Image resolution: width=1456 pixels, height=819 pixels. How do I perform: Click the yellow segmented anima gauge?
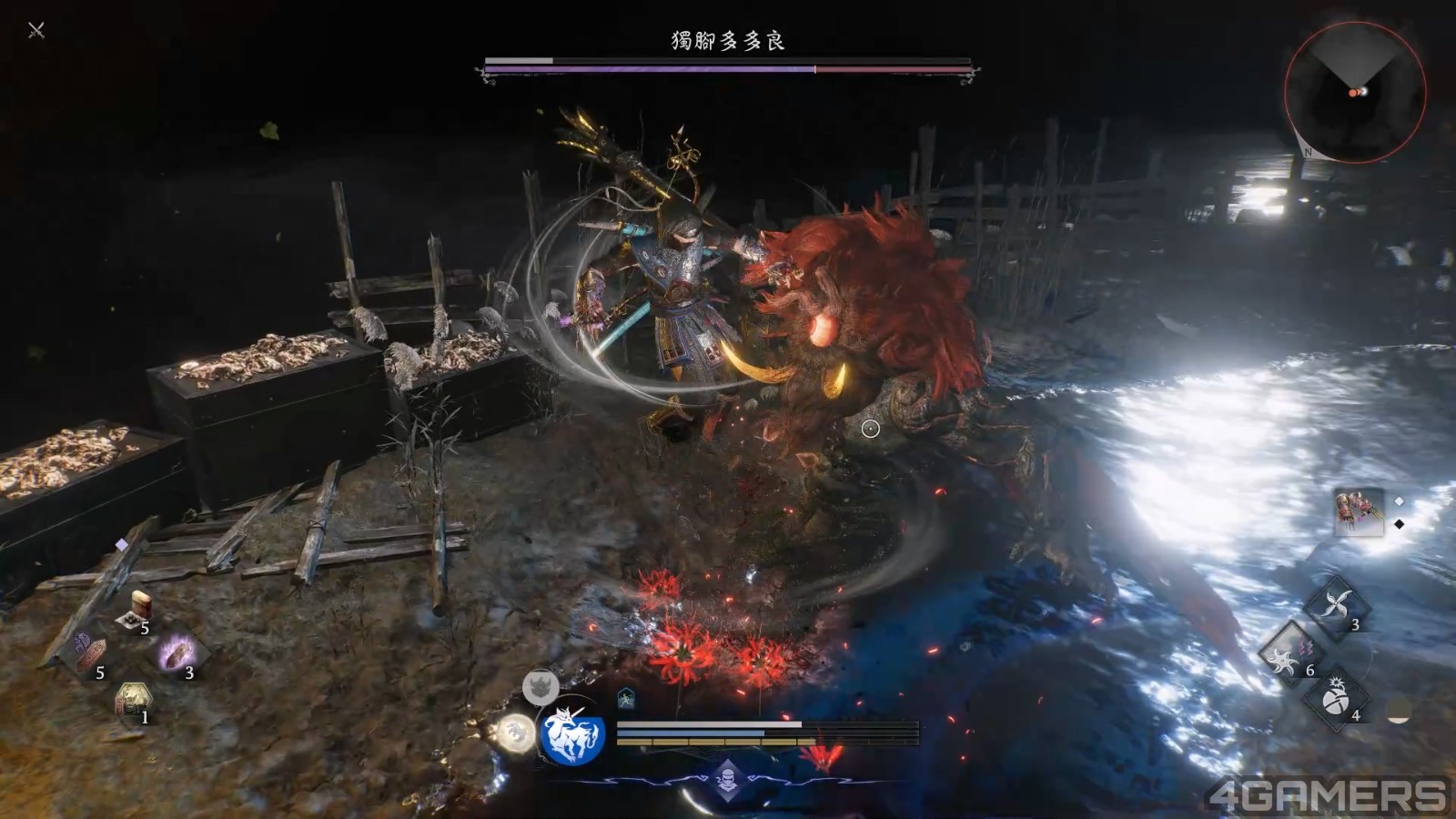click(714, 741)
